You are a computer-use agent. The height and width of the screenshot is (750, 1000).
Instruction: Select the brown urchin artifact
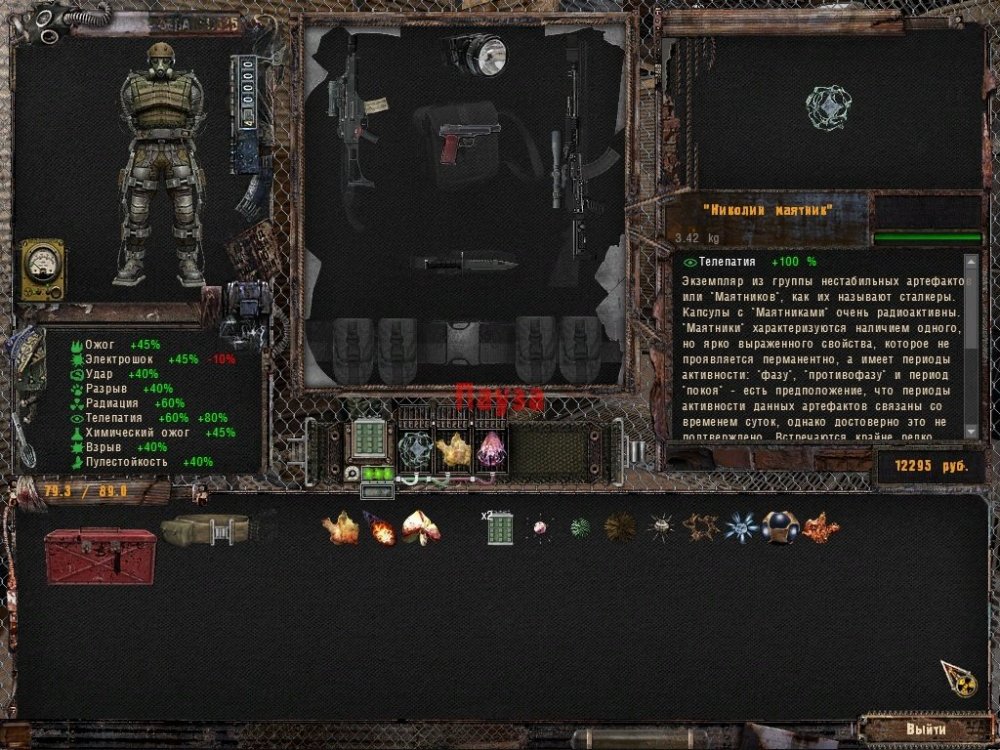(620, 528)
